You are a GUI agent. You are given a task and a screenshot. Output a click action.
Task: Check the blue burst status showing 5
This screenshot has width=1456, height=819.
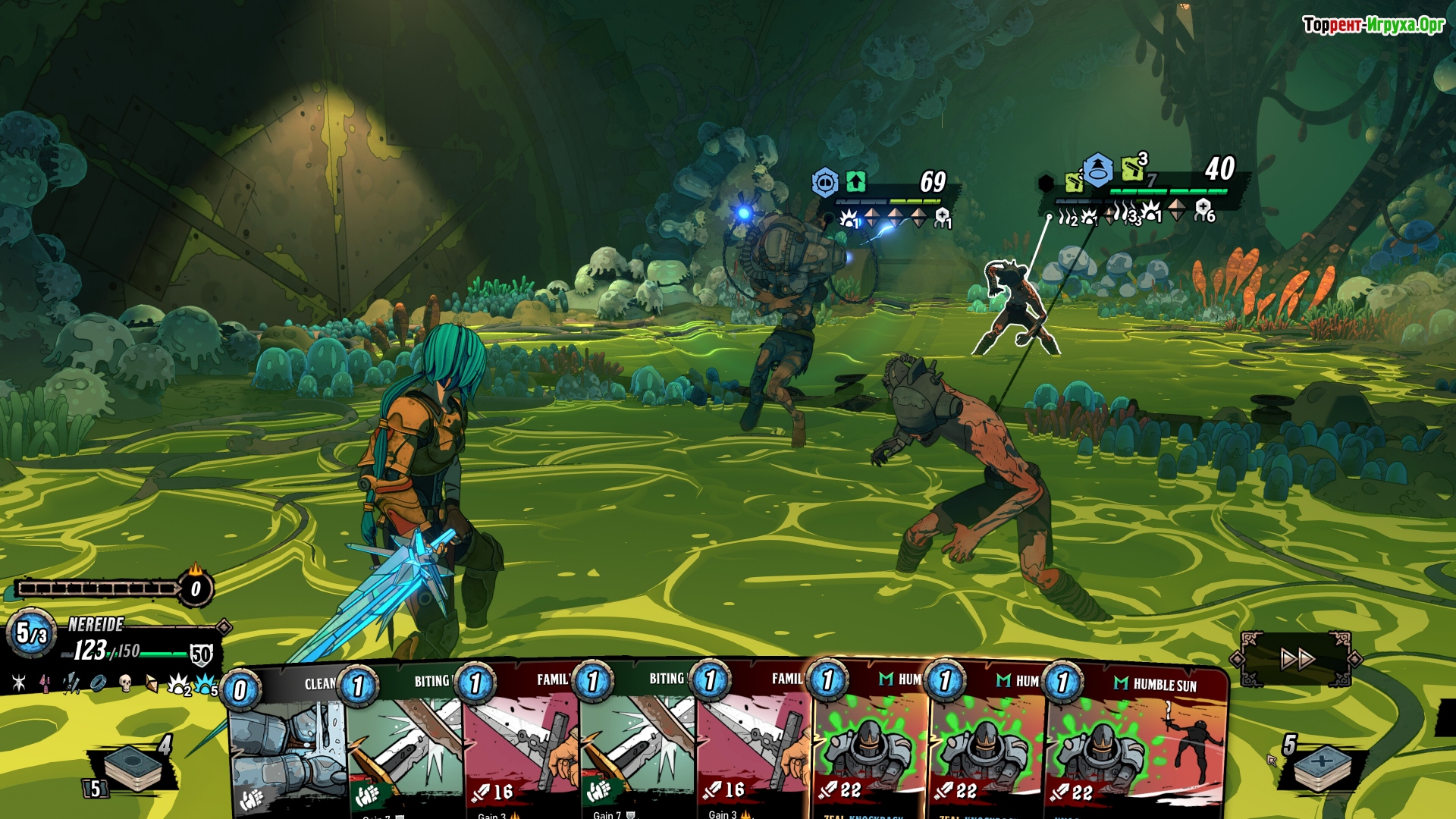[x=206, y=685]
